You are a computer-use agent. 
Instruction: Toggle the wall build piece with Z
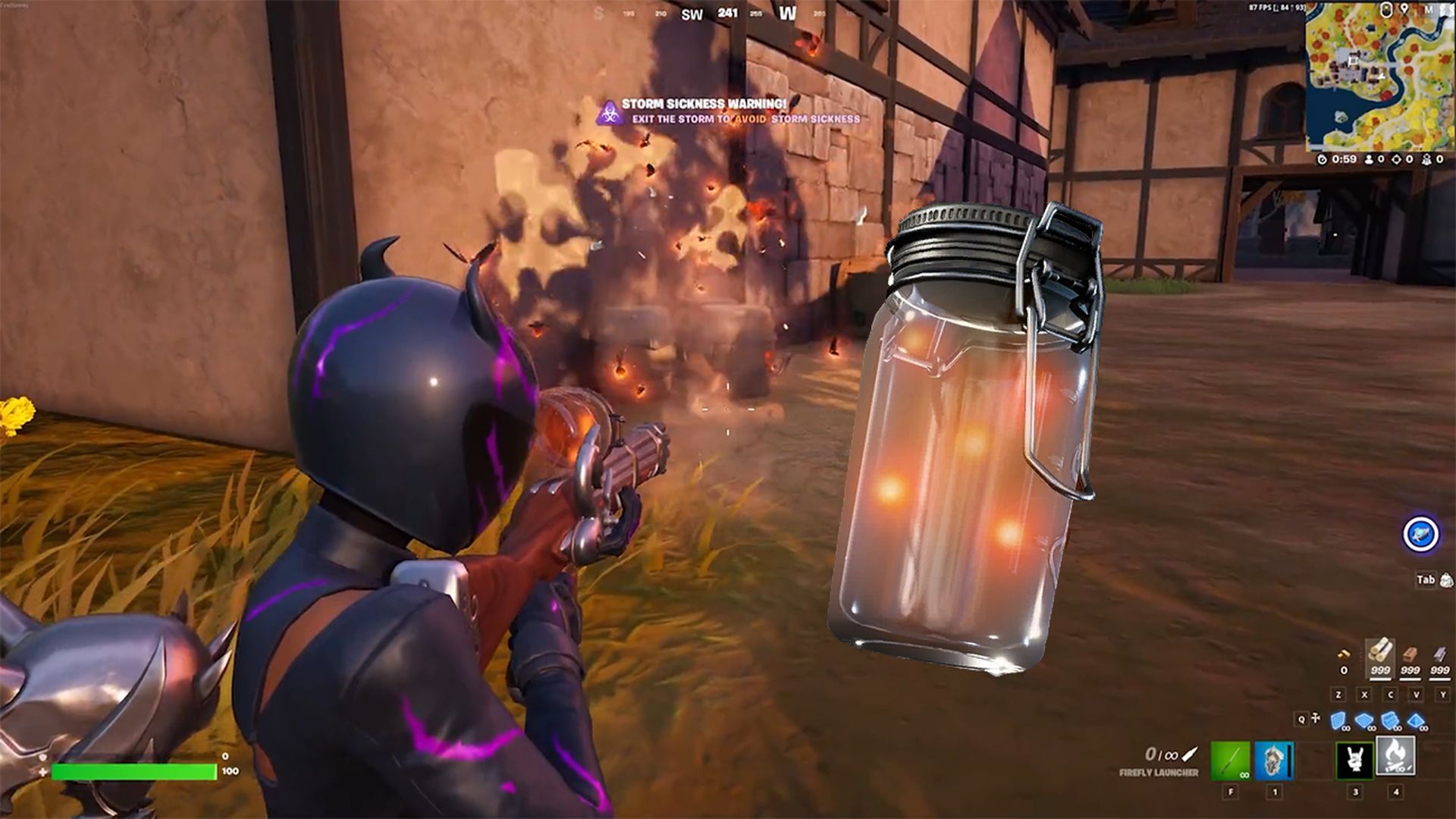pos(1338,695)
